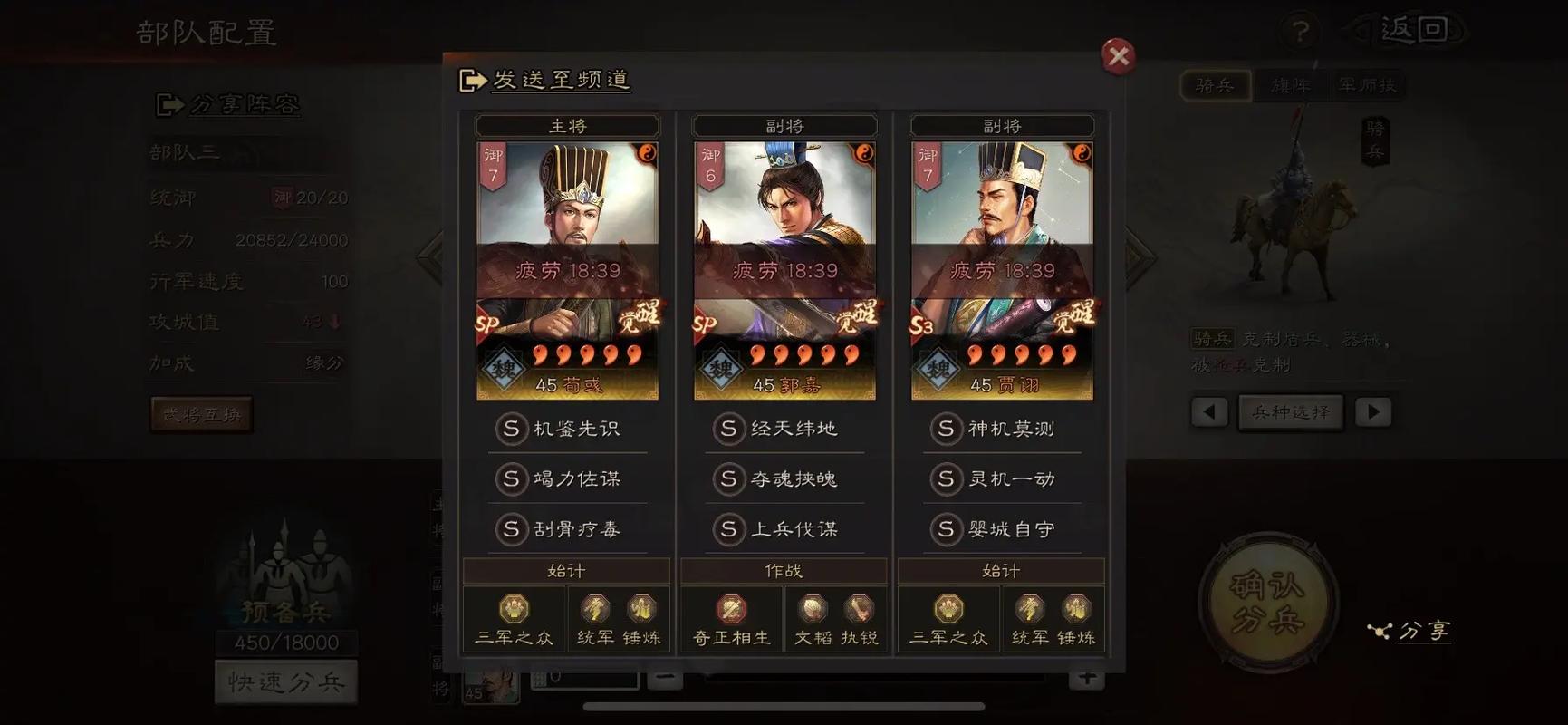Open the help question mark icon
The width and height of the screenshot is (1568, 725).
1302,30
